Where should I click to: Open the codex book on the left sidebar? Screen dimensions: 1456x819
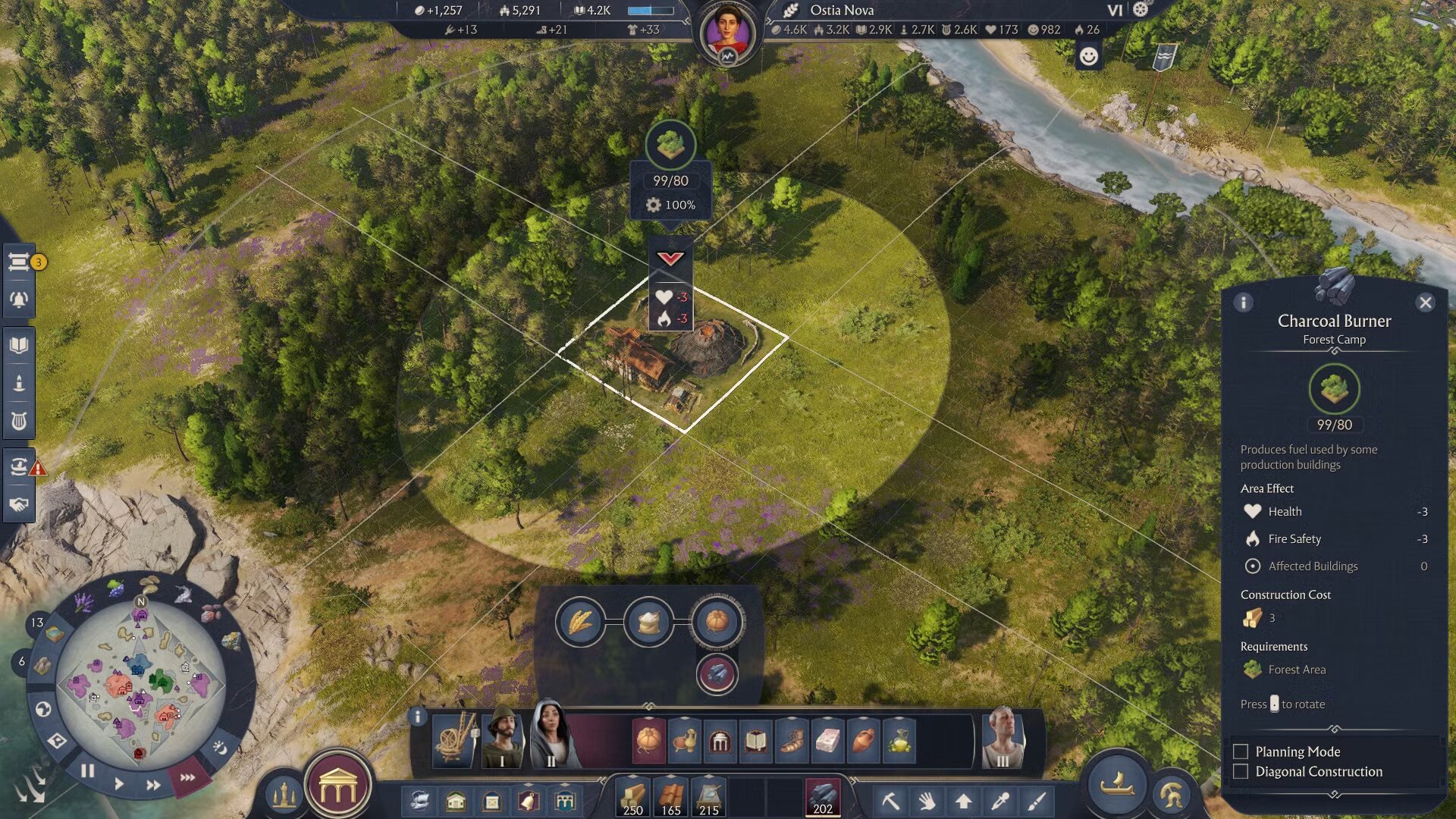[19, 344]
